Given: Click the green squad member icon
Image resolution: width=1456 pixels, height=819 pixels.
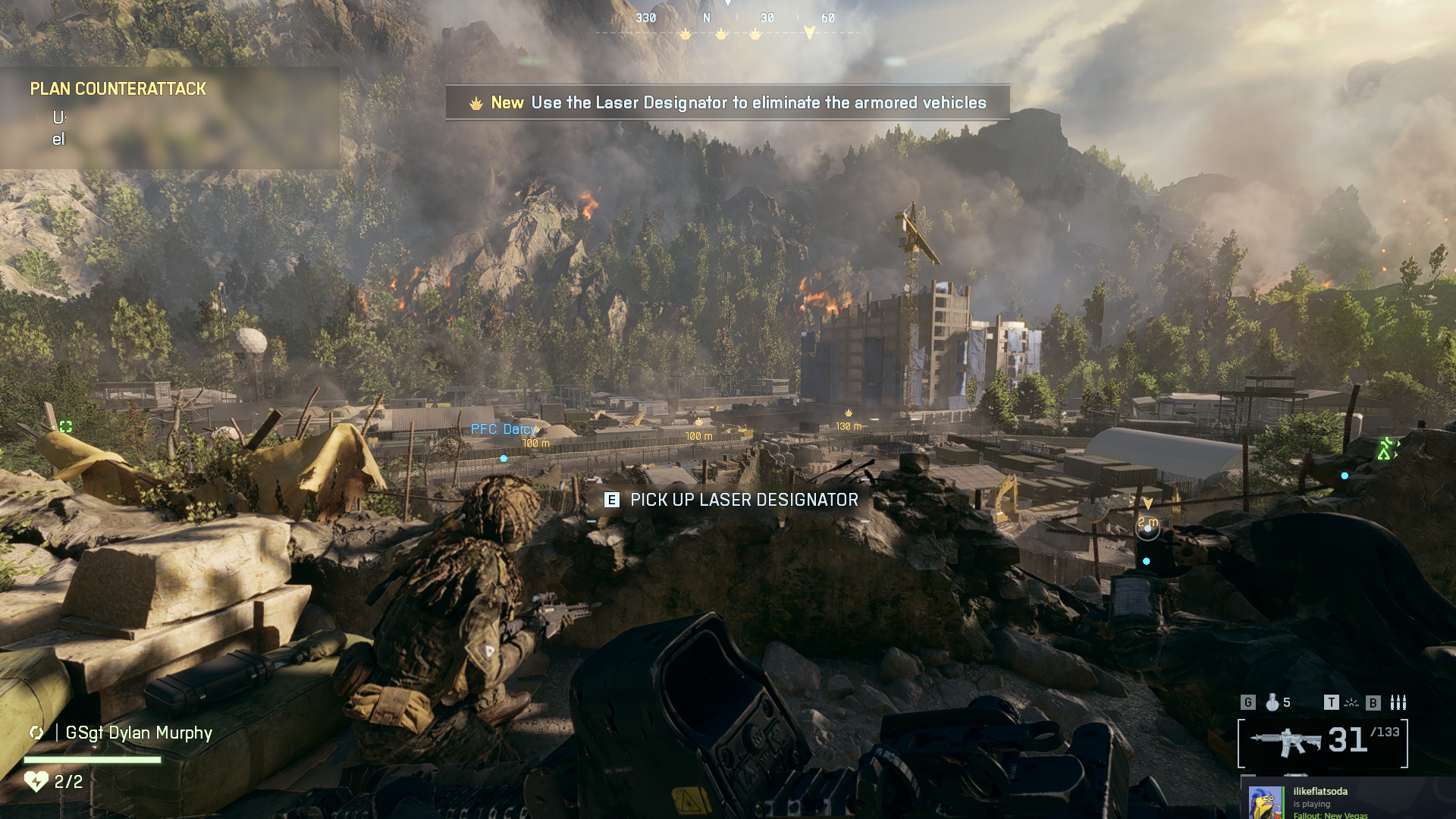Looking at the screenshot, I should [x=1385, y=449].
